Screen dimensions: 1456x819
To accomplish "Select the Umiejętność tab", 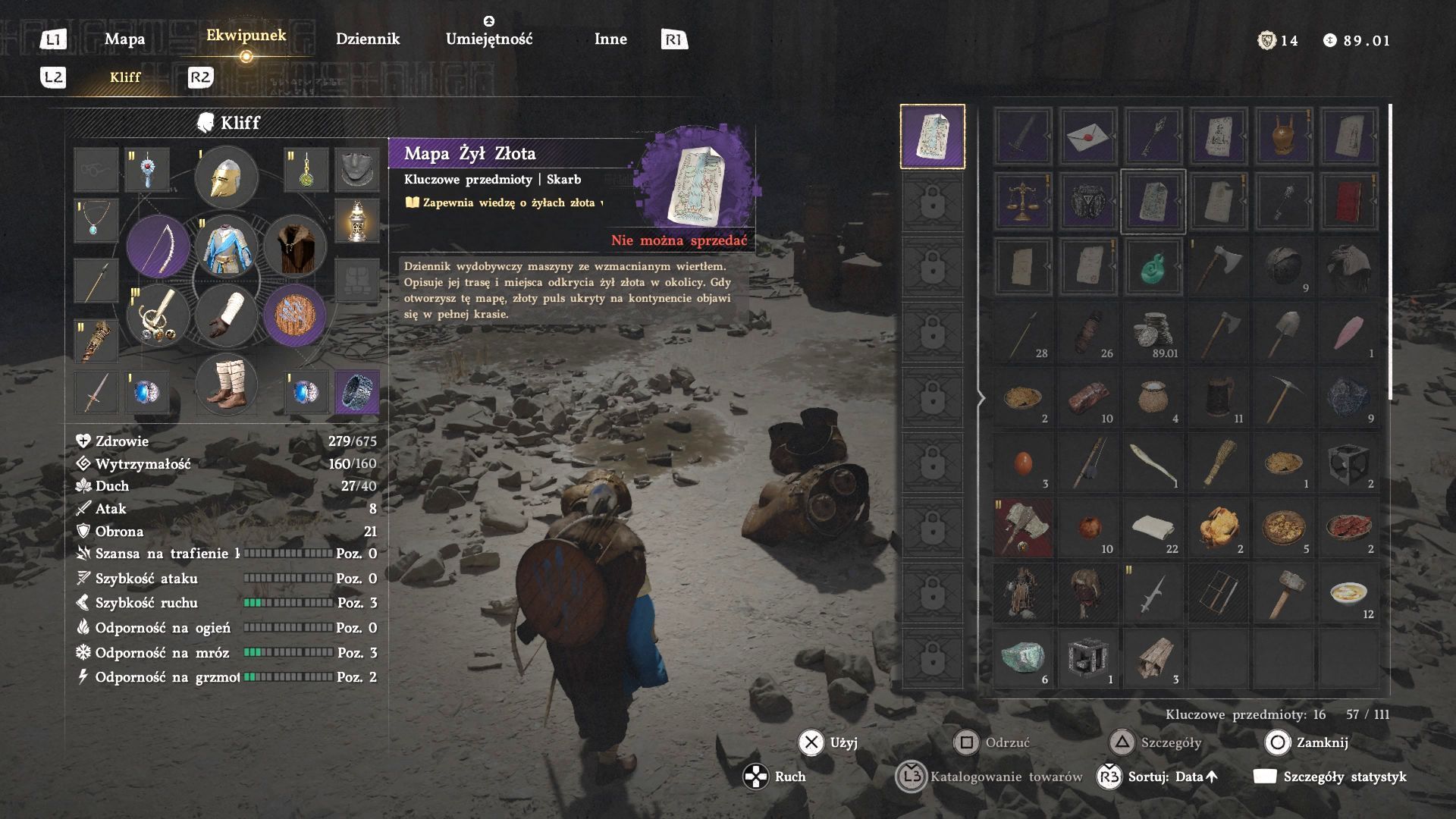I will [489, 39].
